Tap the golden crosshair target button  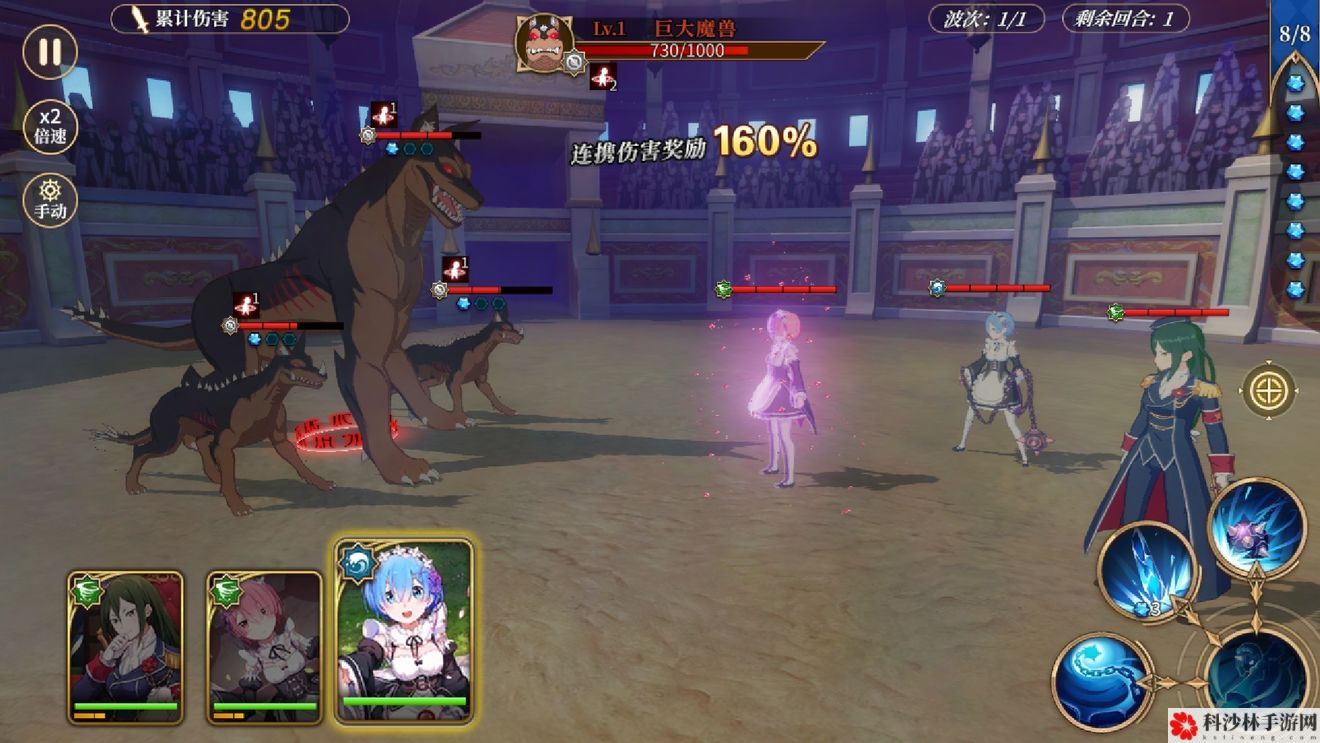click(x=1269, y=391)
